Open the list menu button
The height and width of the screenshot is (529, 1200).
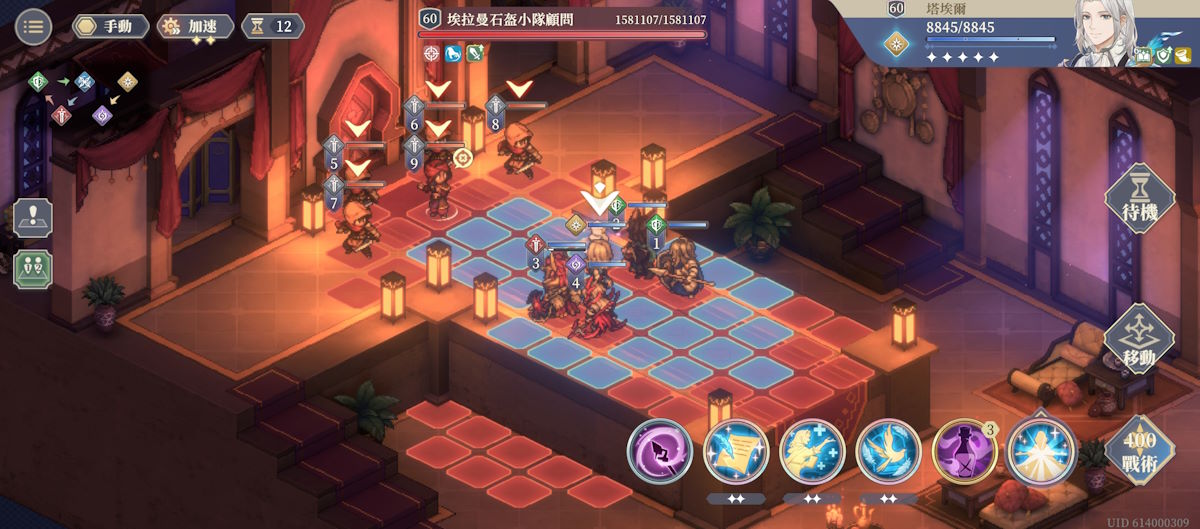[34, 26]
